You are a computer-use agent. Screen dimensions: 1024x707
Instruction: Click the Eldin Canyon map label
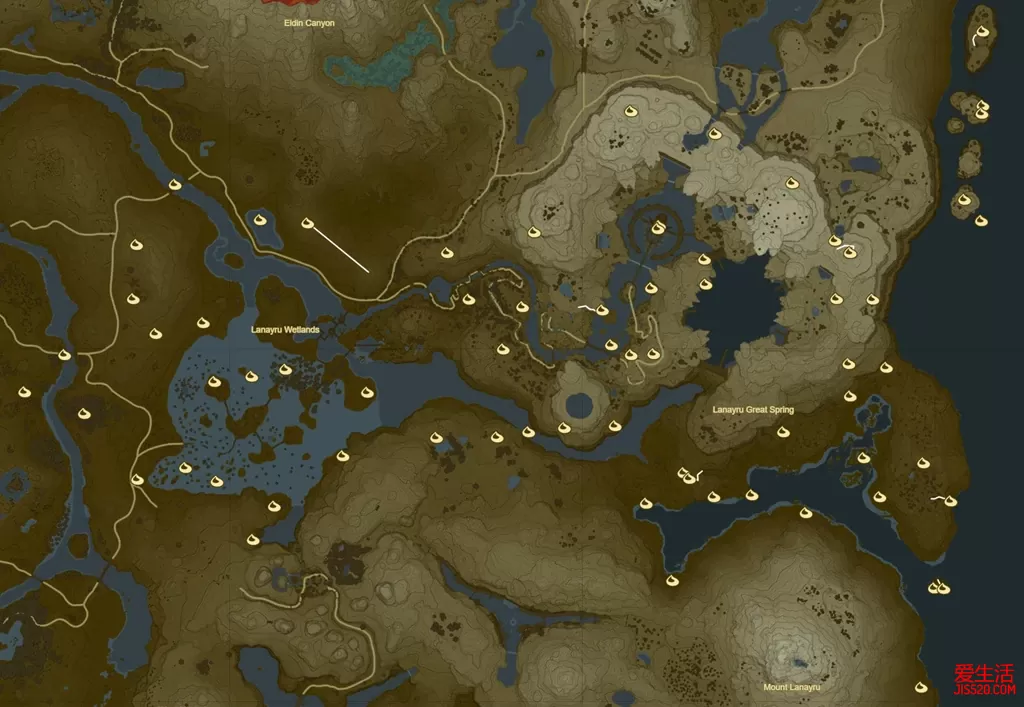tap(309, 23)
